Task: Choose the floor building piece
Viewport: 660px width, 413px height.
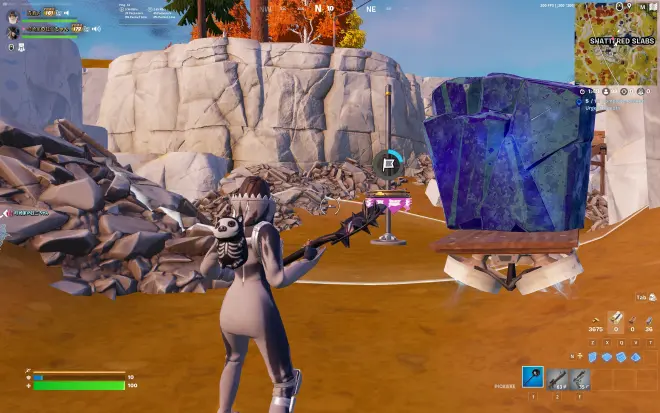Action: tap(606, 356)
